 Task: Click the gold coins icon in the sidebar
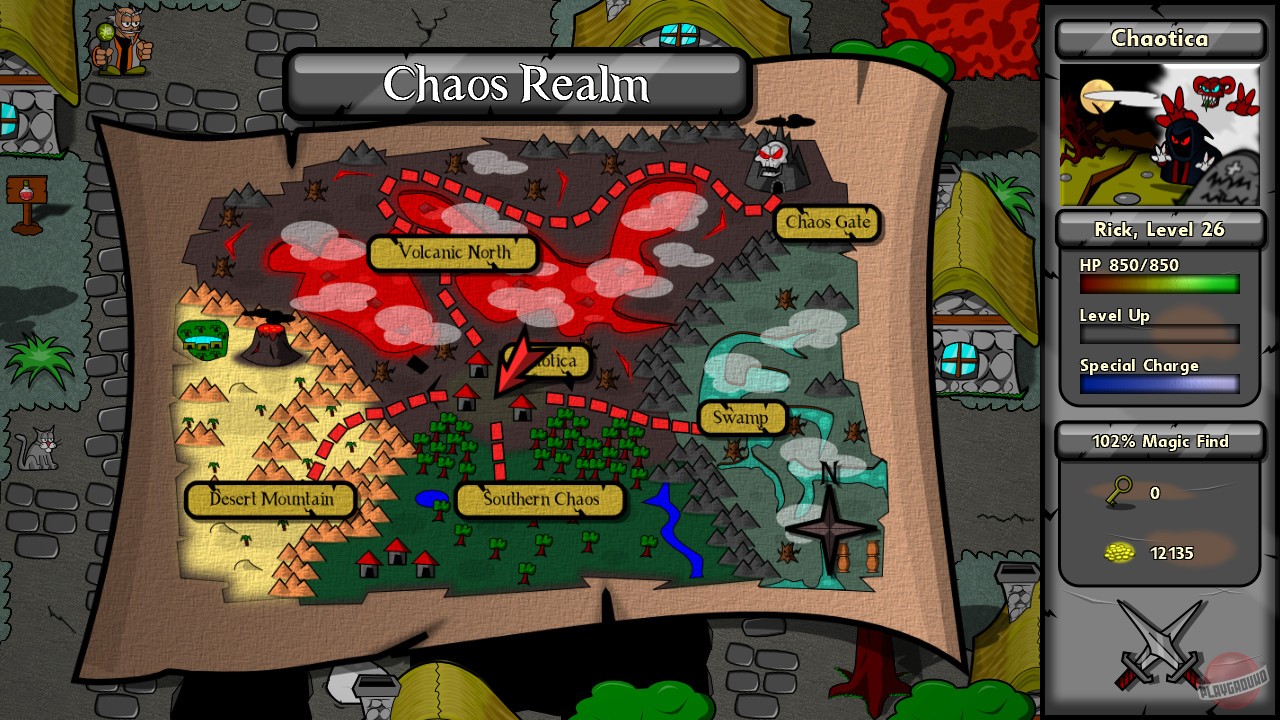[x=1119, y=552]
